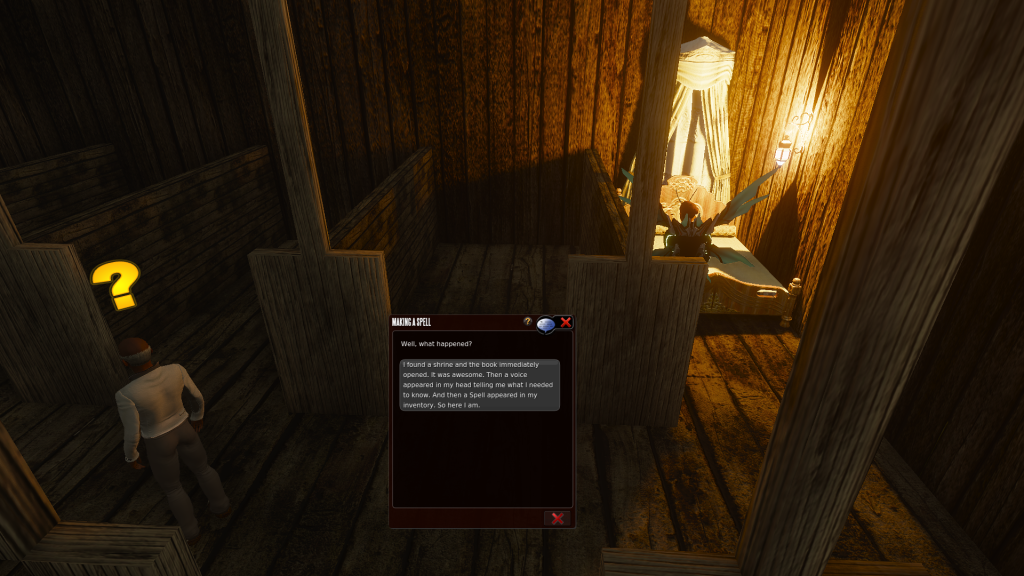Open the help question mark icon
Viewport: 1024px width, 576px height.
tap(528, 322)
